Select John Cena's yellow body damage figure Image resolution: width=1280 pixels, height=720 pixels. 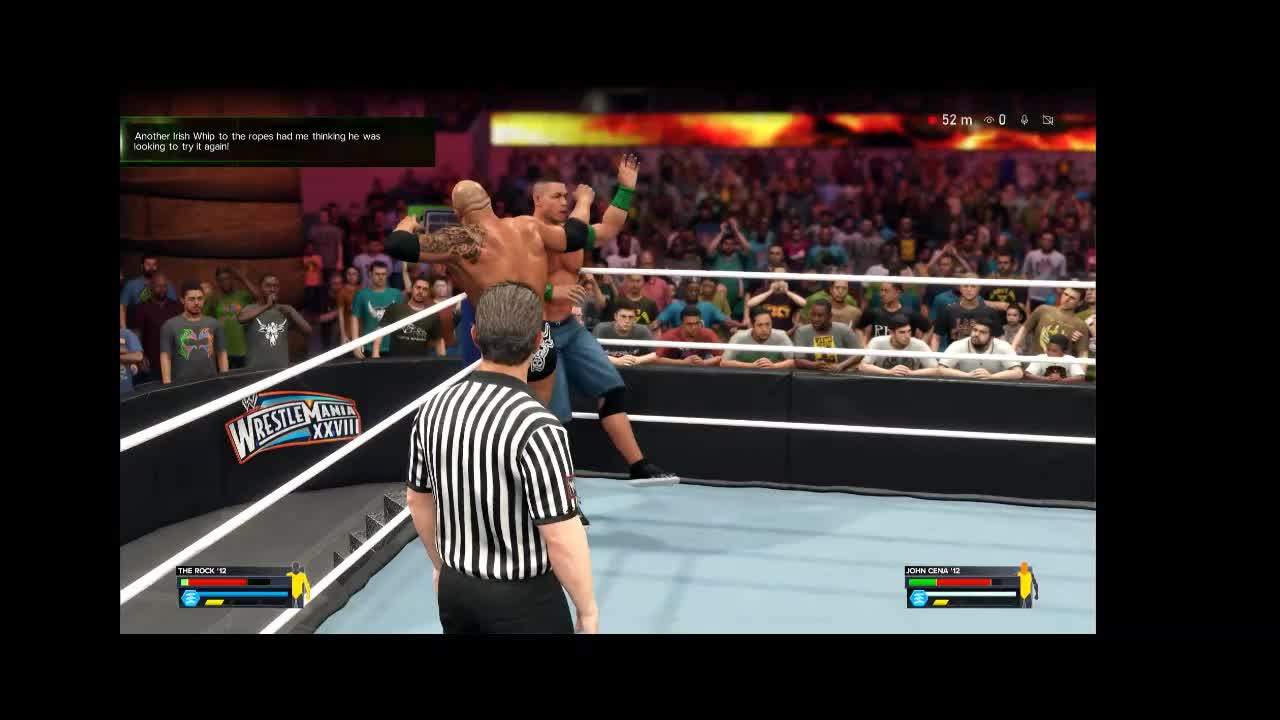1025,584
